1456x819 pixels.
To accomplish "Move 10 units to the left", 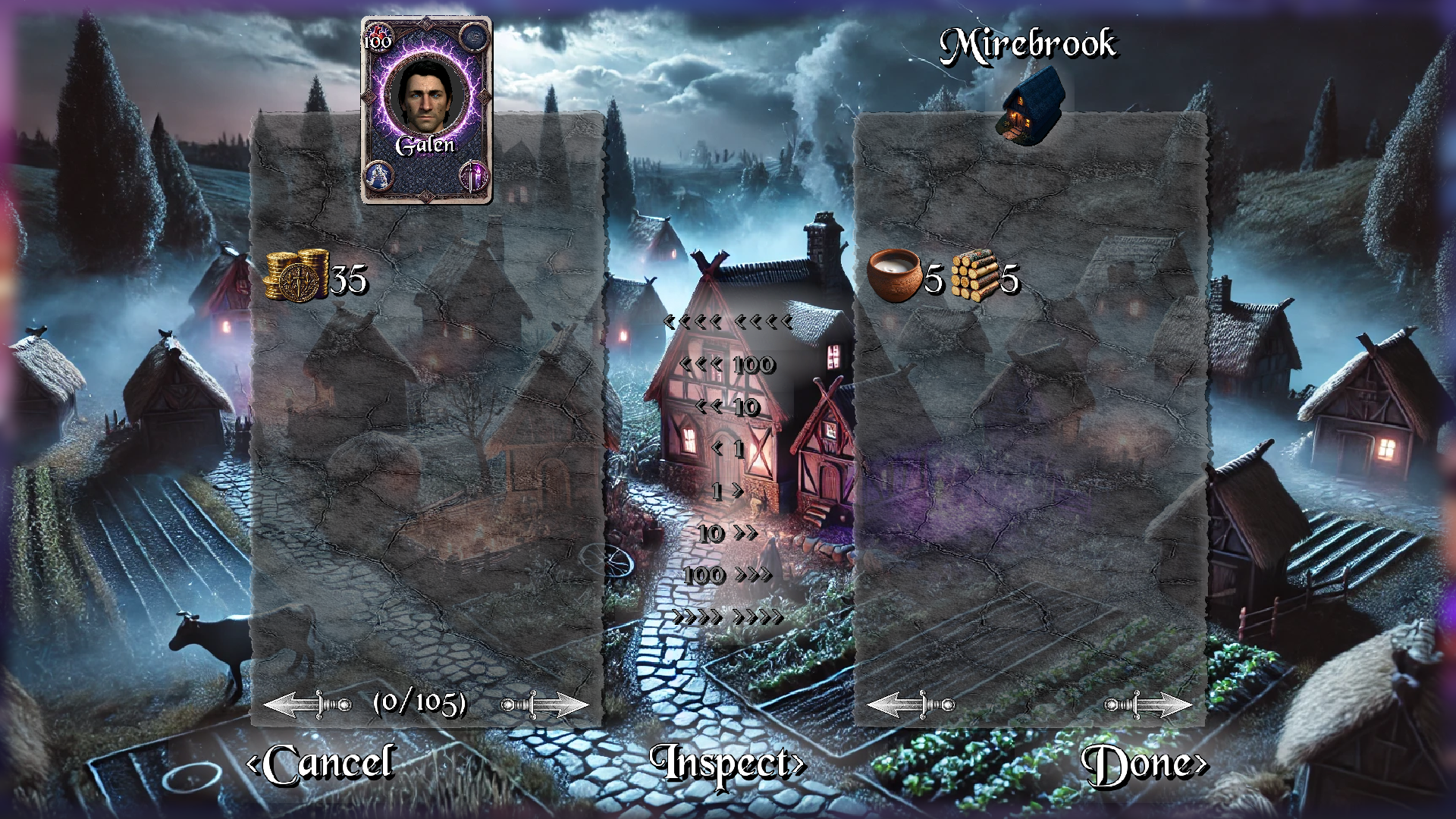I will coord(727,407).
